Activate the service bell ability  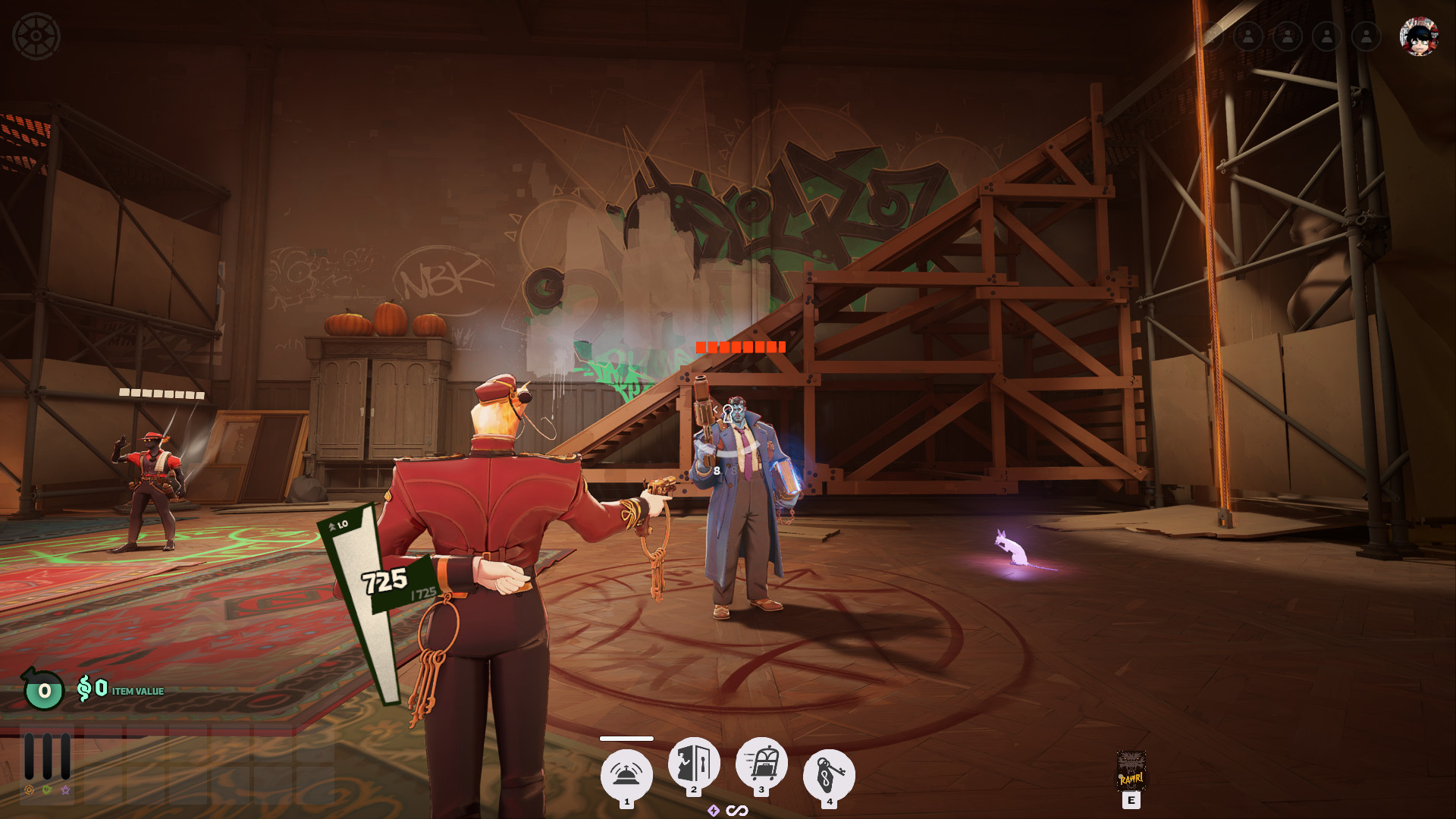[626, 774]
